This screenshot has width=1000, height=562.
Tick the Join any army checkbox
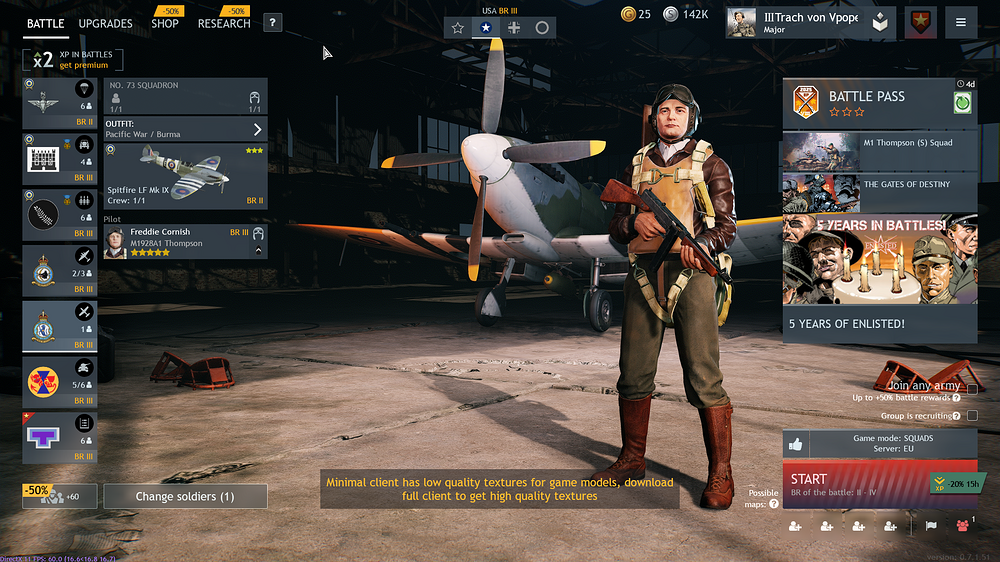[972, 389]
